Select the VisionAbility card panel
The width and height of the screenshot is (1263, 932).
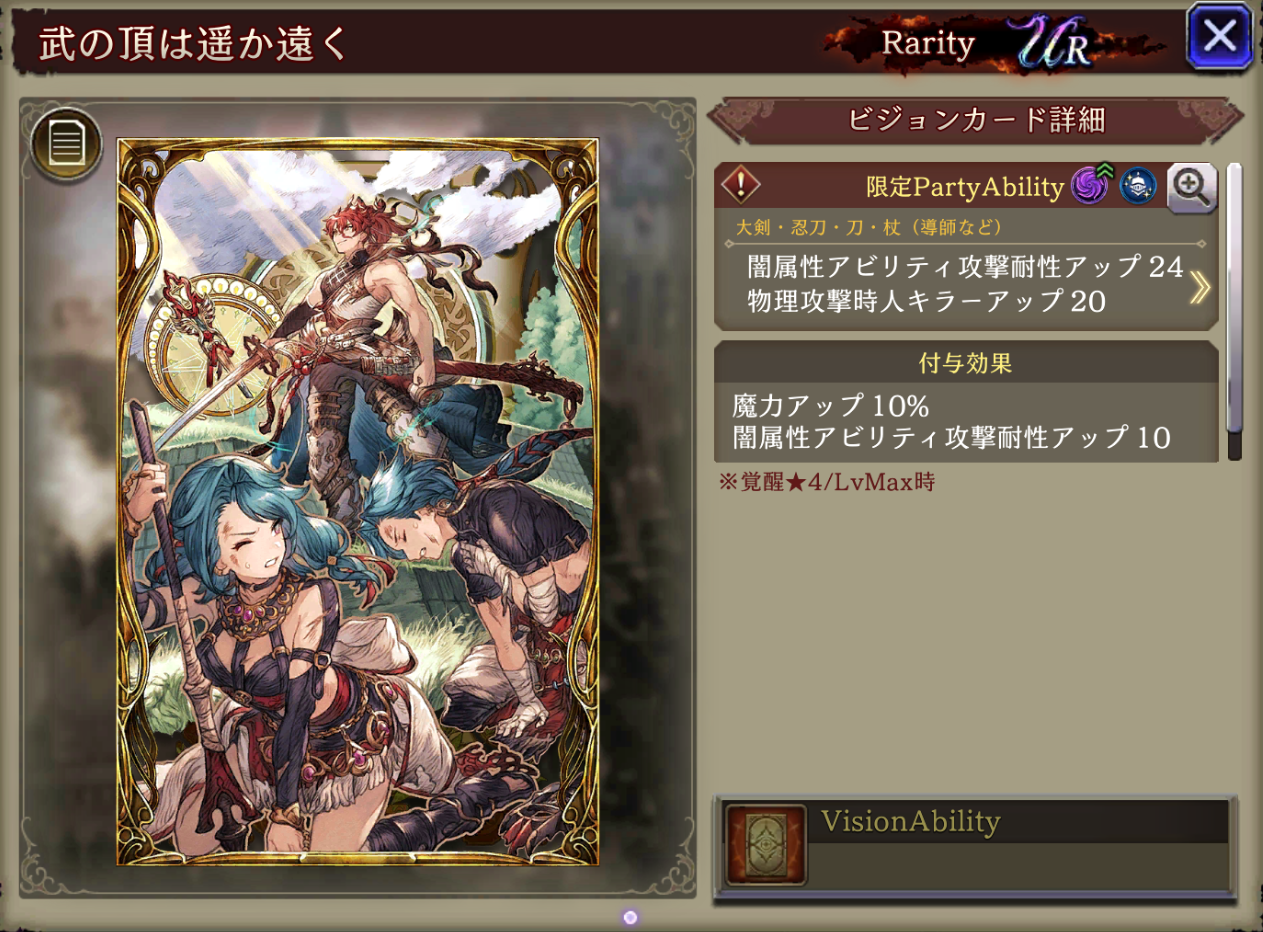point(974,848)
